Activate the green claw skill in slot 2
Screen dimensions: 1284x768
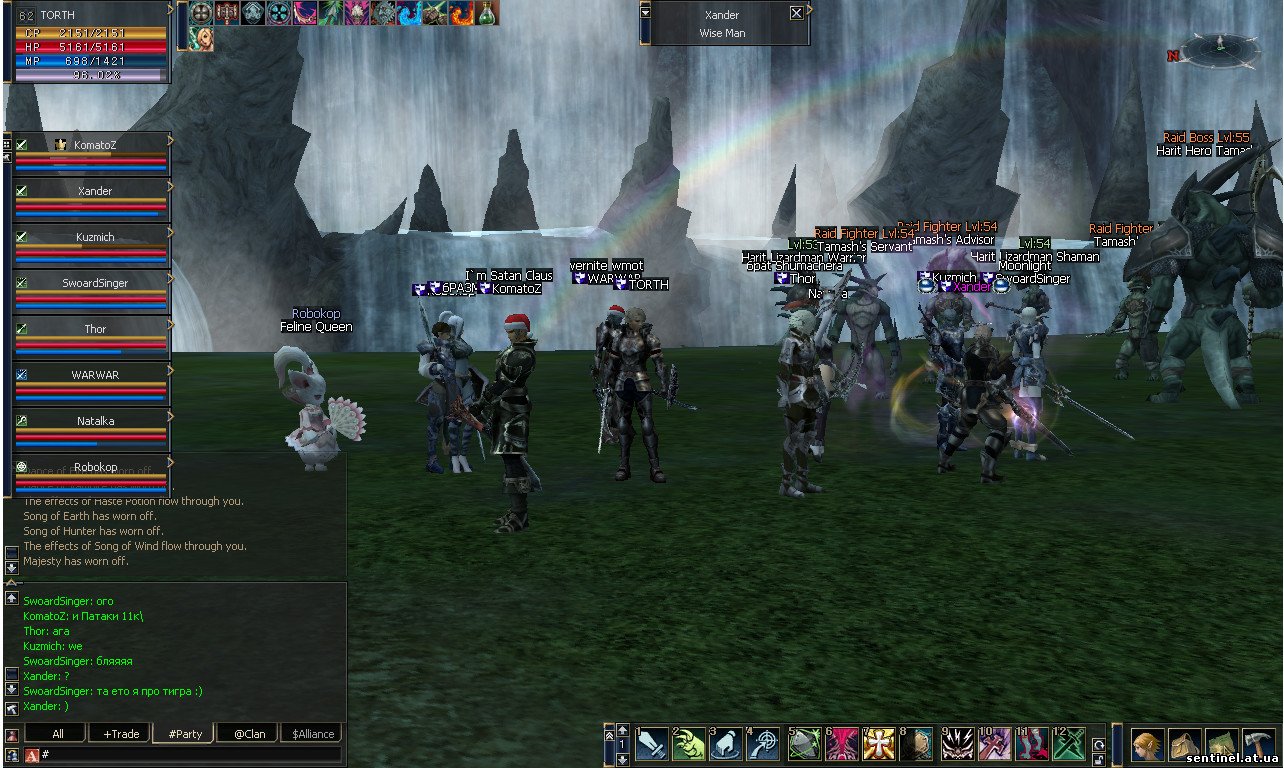click(689, 744)
